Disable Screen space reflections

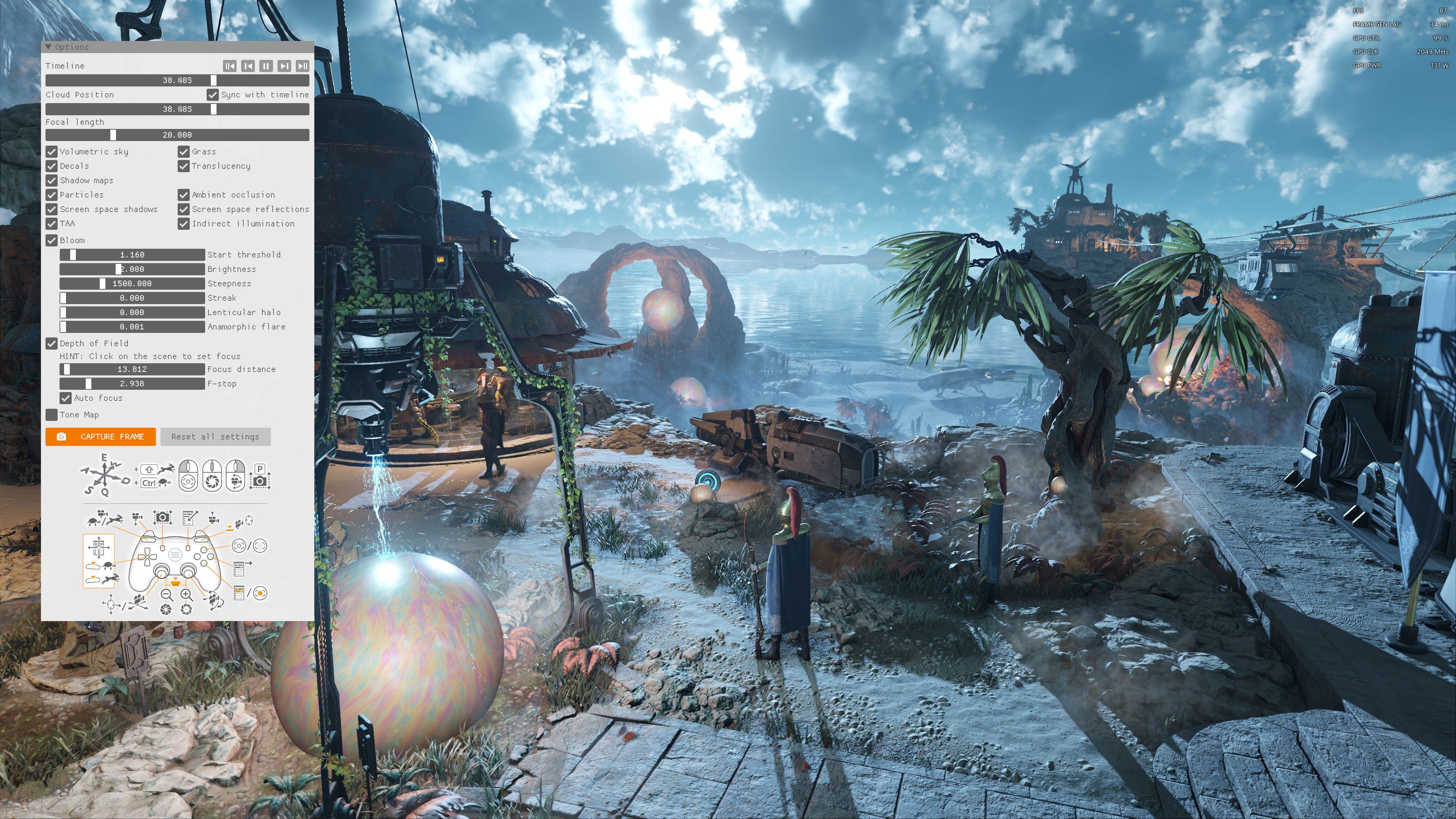point(183,209)
